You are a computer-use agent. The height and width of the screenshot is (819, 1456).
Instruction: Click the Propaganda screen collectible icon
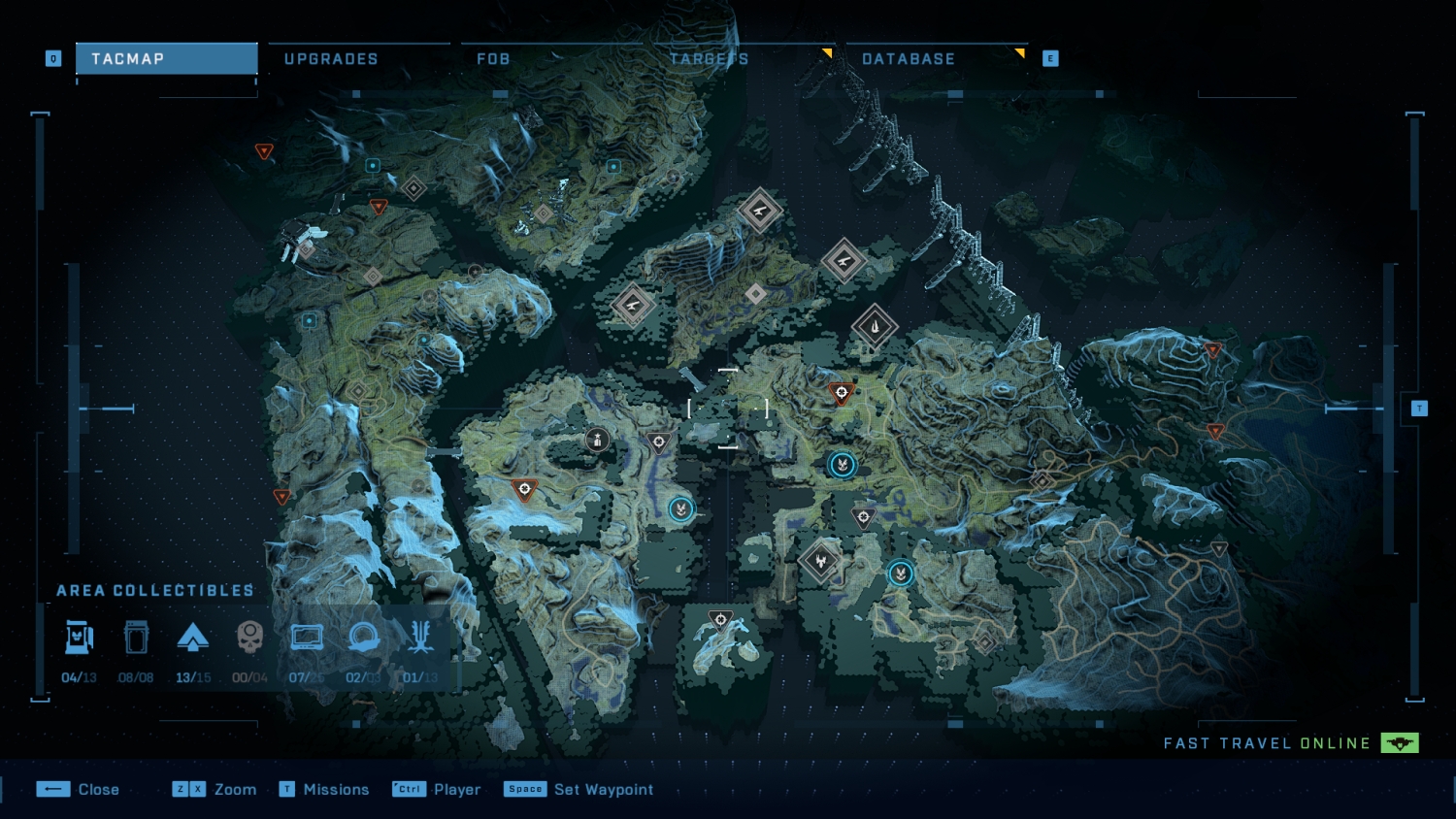coord(307,637)
